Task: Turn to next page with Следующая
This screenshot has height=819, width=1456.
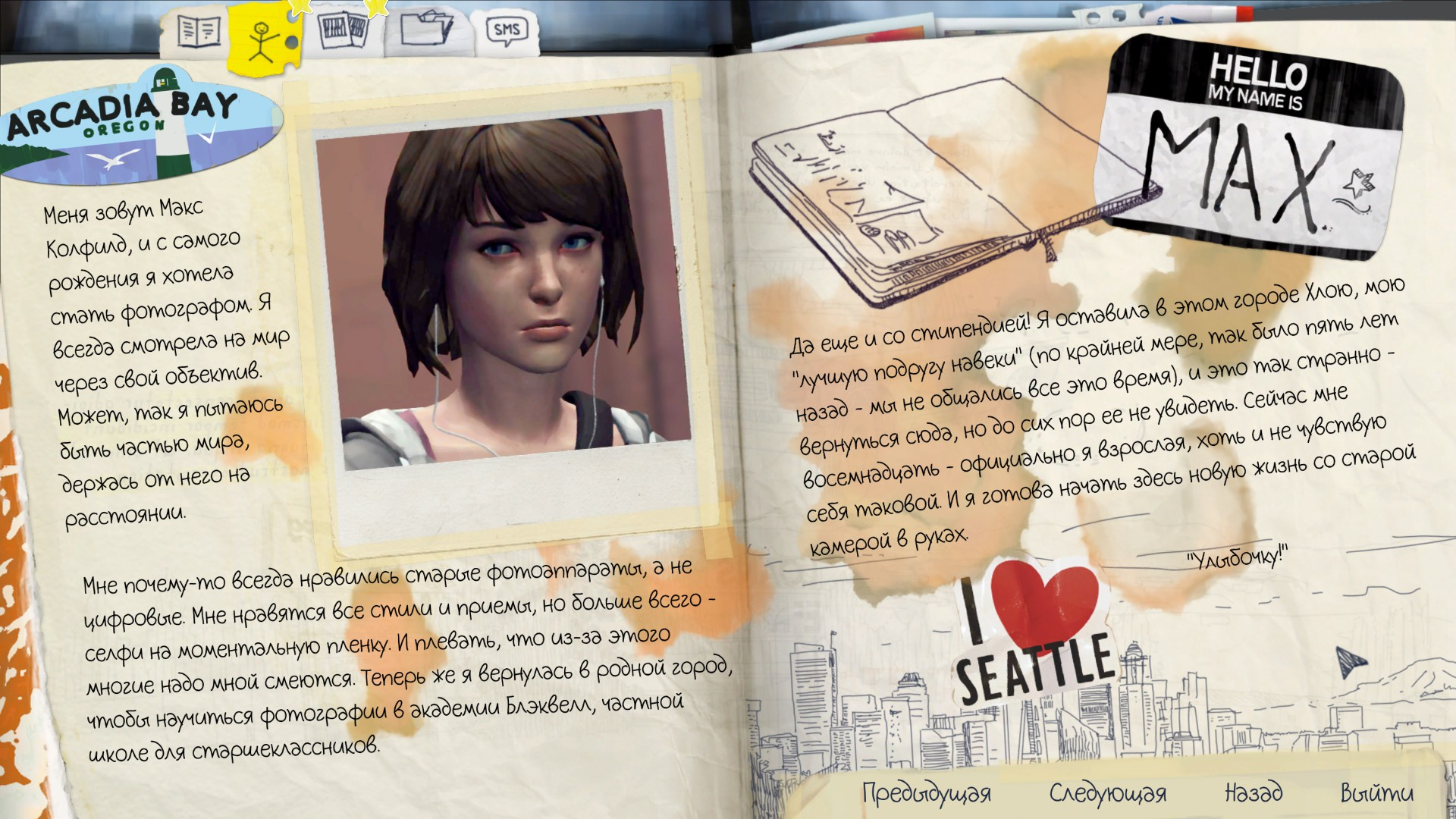Action: (x=1107, y=793)
